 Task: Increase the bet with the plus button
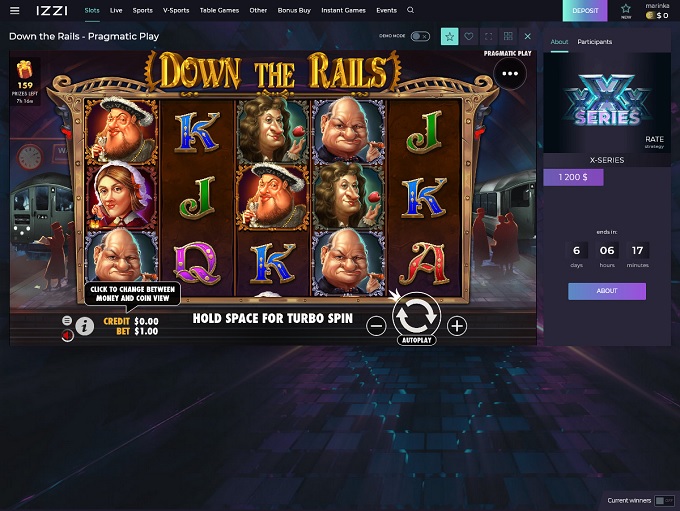tap(457, 325)
